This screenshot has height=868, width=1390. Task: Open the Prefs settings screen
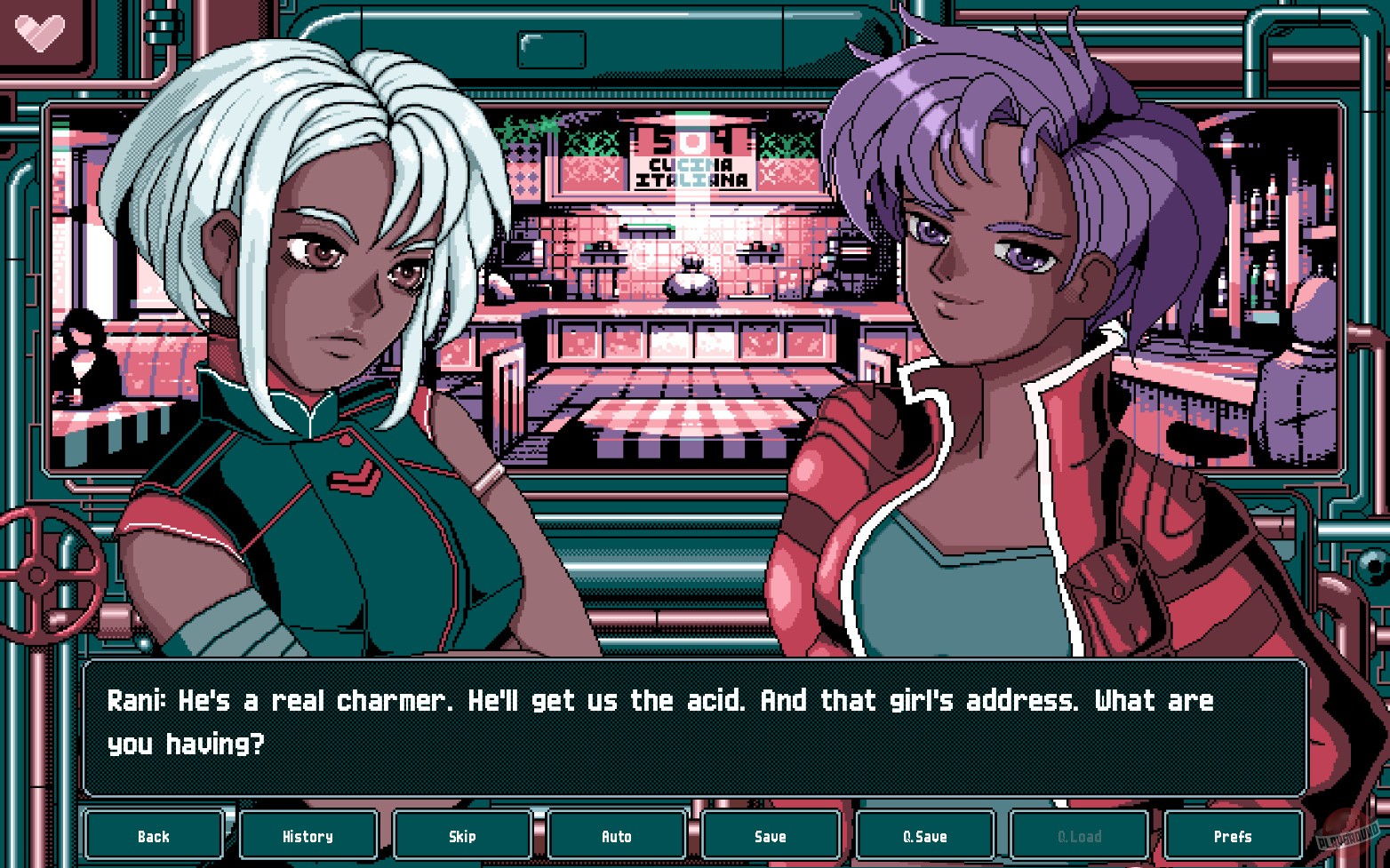1234,836
